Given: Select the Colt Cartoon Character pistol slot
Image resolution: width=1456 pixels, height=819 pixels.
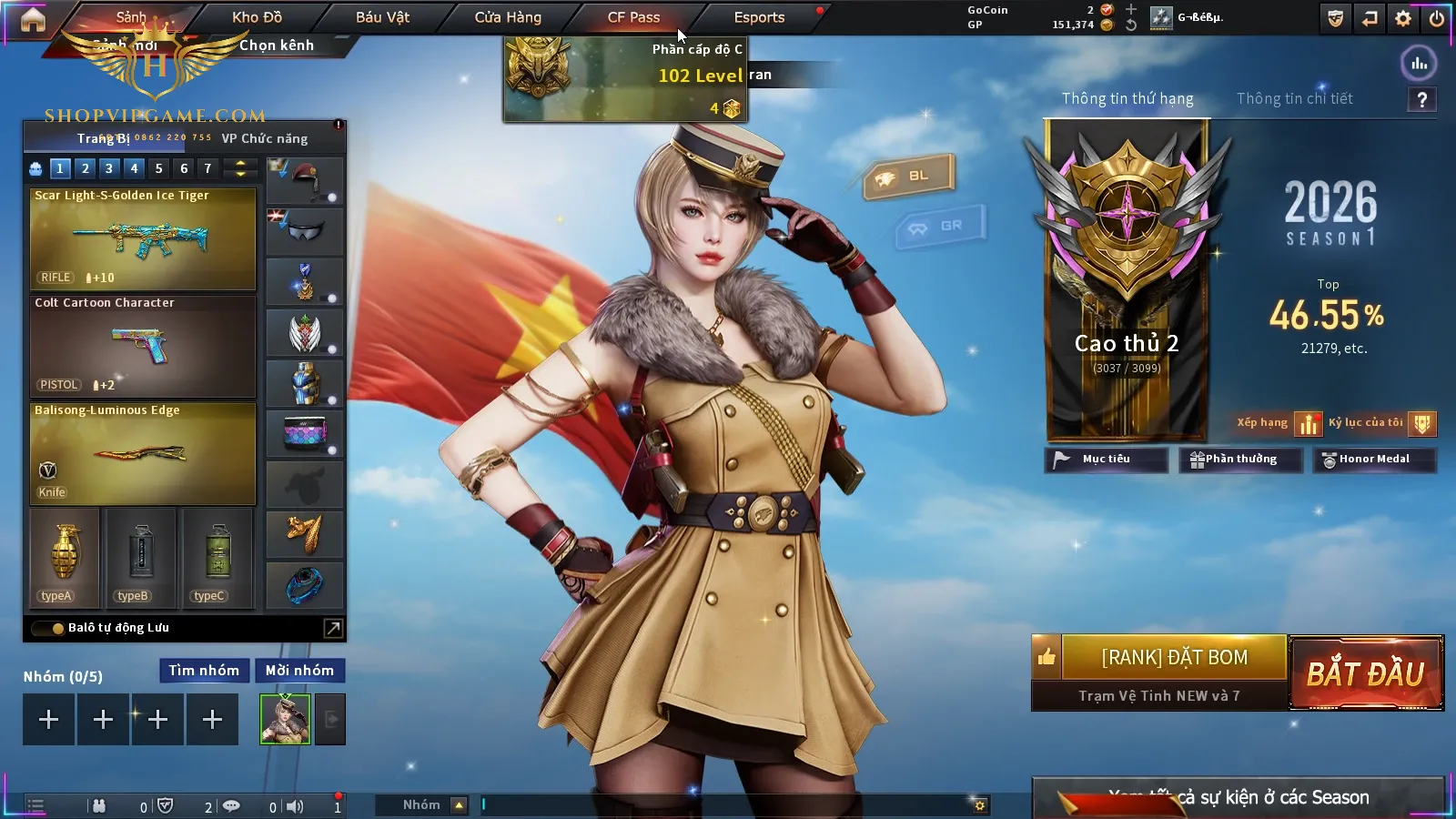Looking at the screenshot, I should pos(143,346).
